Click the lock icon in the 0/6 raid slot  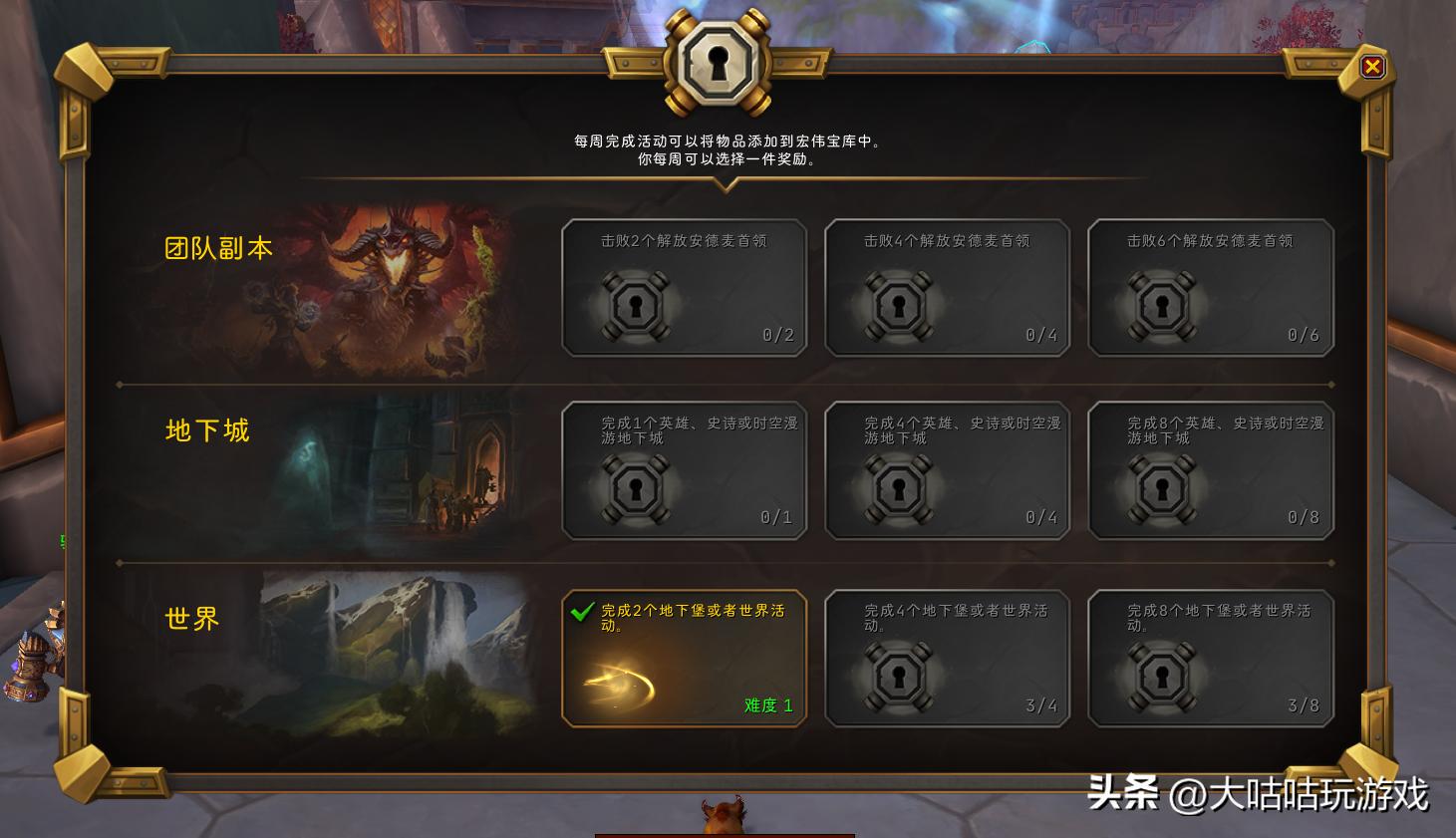click(1163, 304)
